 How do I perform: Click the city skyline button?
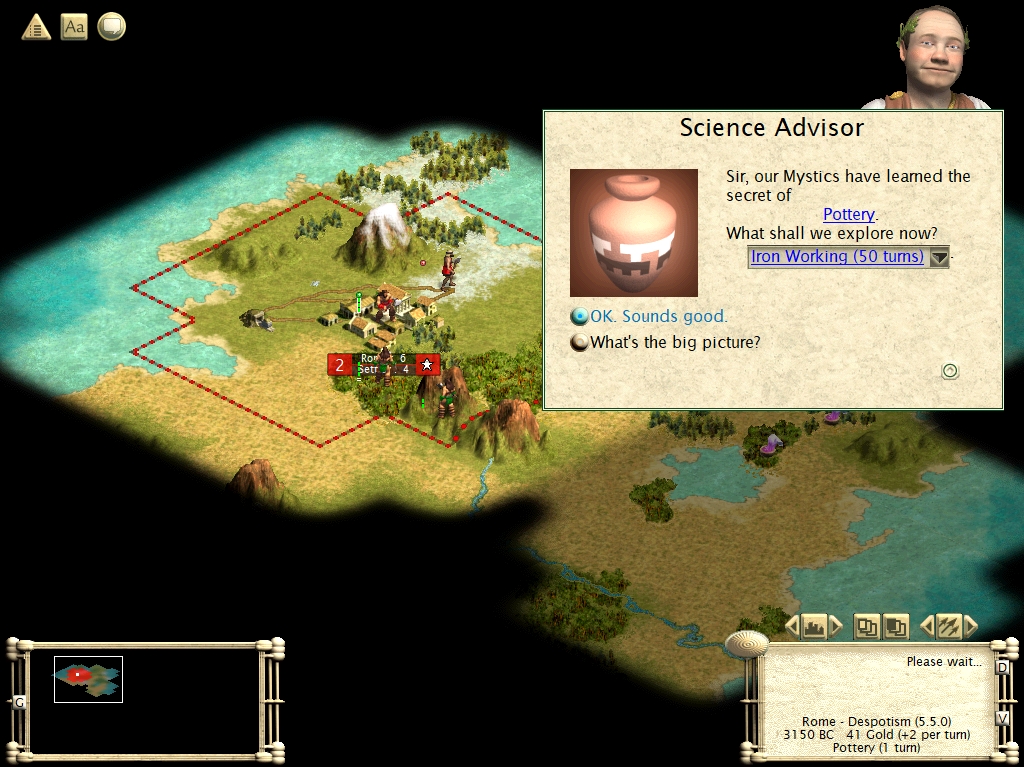[x=814, y=627]
